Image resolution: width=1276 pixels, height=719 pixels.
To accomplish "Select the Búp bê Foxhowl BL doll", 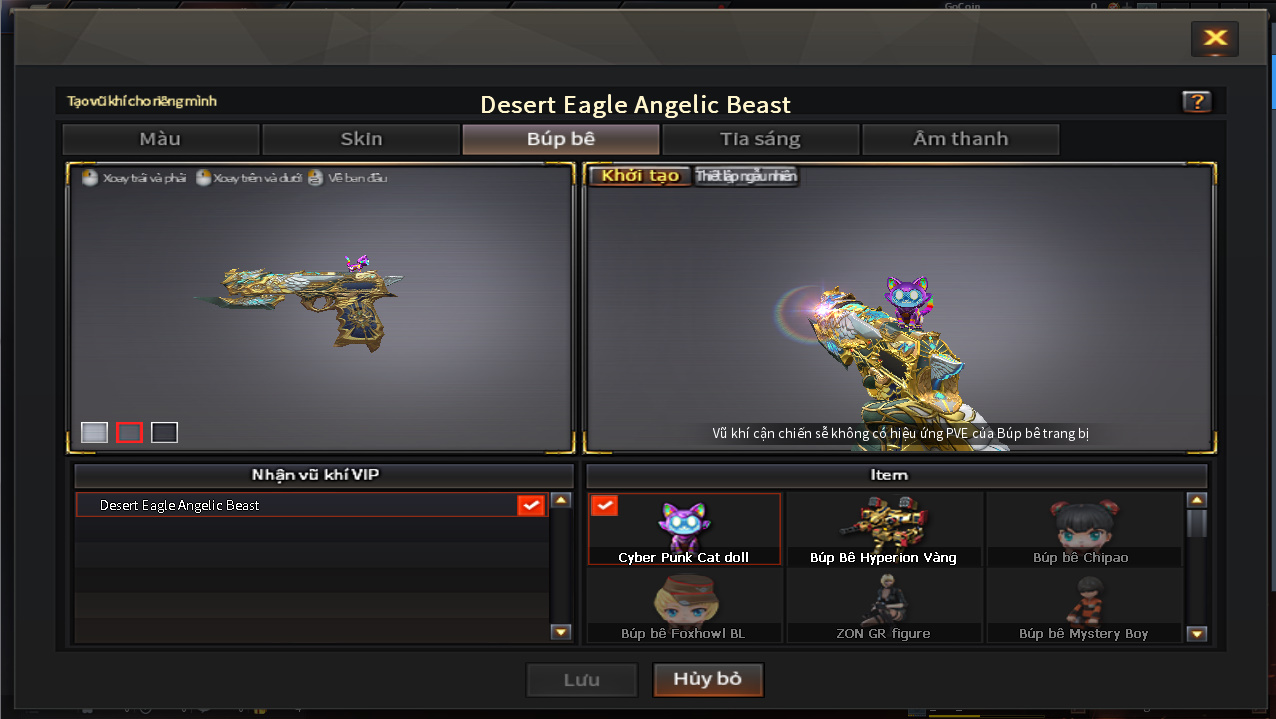I will click(x=684, y=606).
